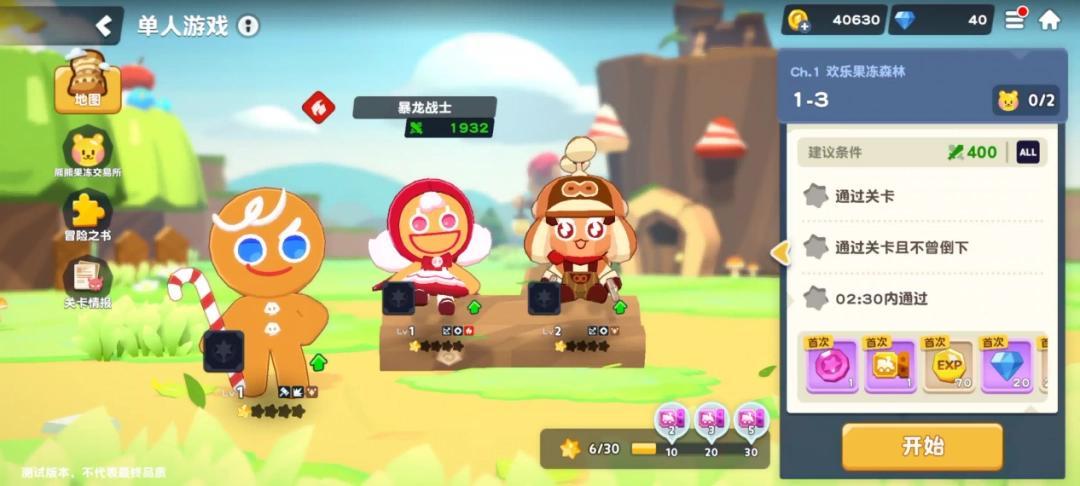The height and width of the screenshot is (486, 1080).
Task: View 关卡情报 stage information
Action: [x=88, y=285]
